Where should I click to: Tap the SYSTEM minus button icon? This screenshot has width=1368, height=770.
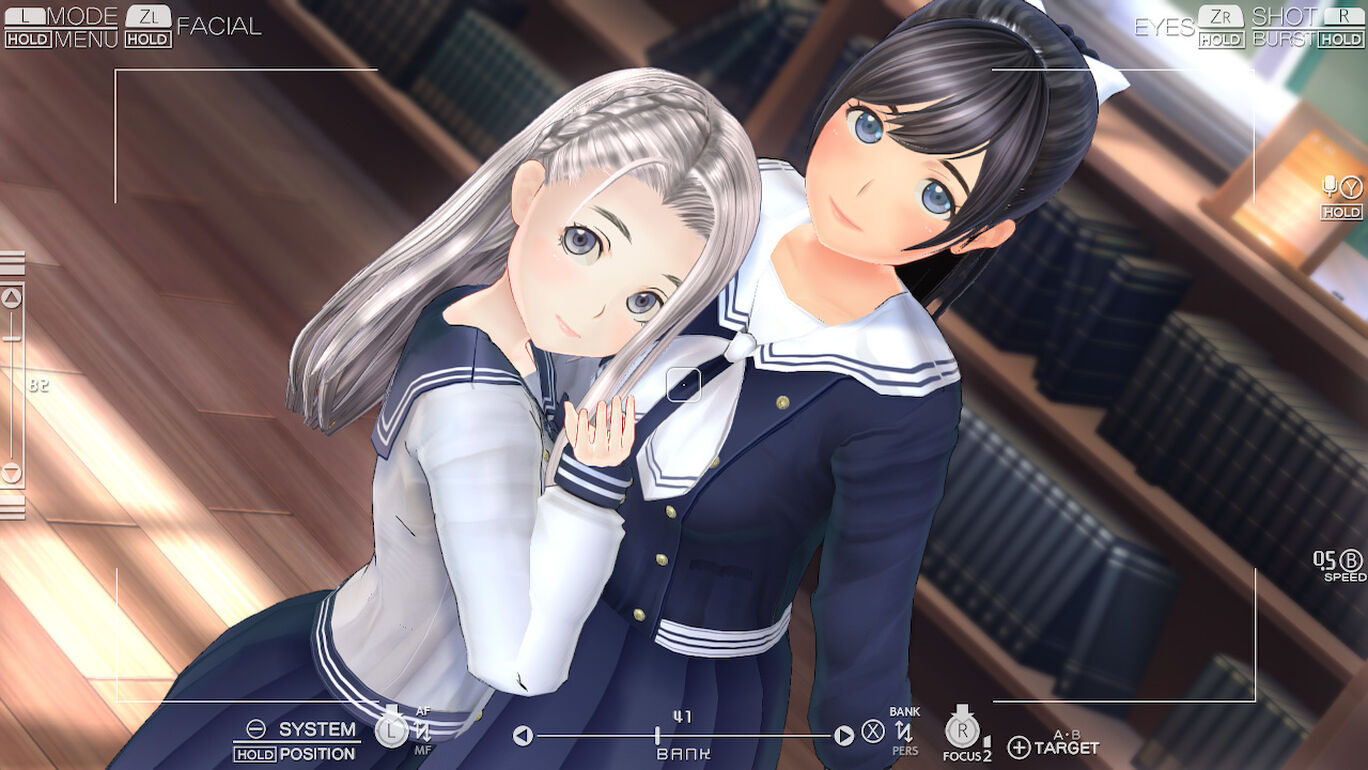click(256, 730)
